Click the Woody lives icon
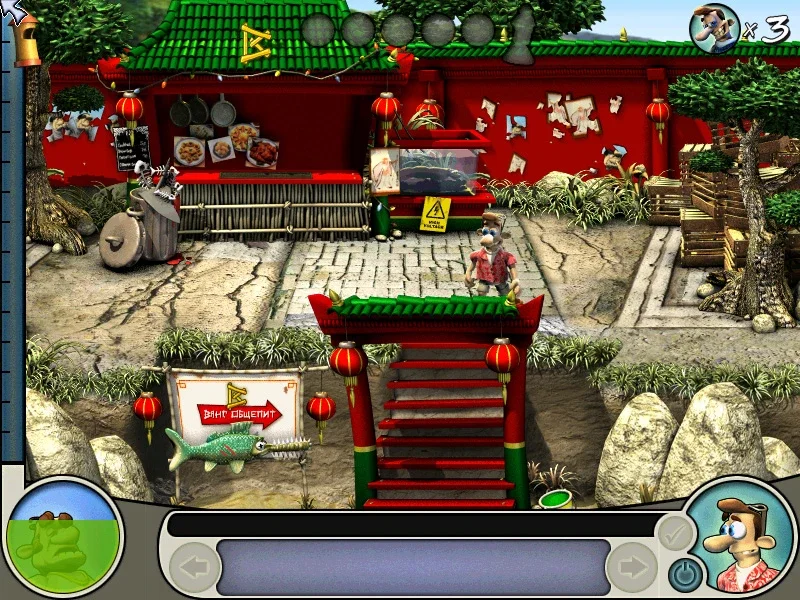Viewport: 800px width, 600px height. pos(713,26)
